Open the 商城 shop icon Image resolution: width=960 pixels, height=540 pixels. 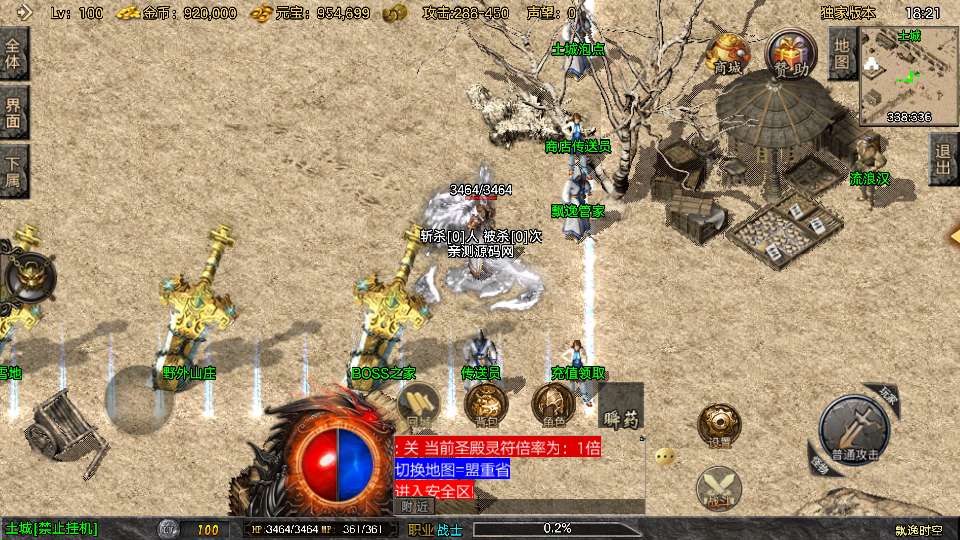[727, 52]
